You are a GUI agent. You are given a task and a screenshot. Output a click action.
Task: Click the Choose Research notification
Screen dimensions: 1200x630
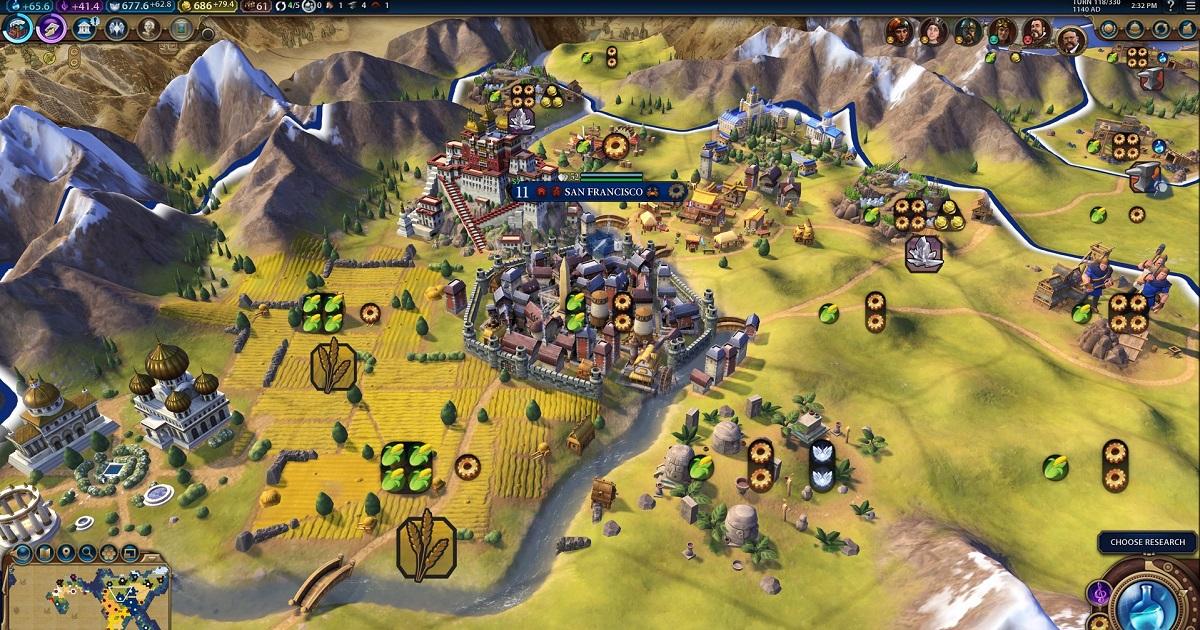(x=1147, y=542)
